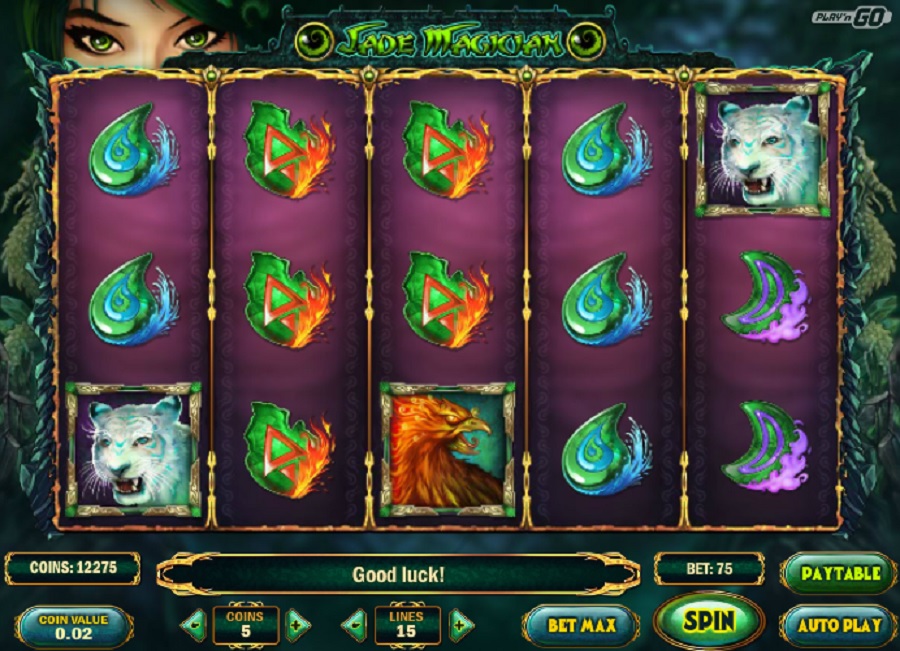Set the wager with Bet Max
Screen dimensions: 900x651
[581, 626]
